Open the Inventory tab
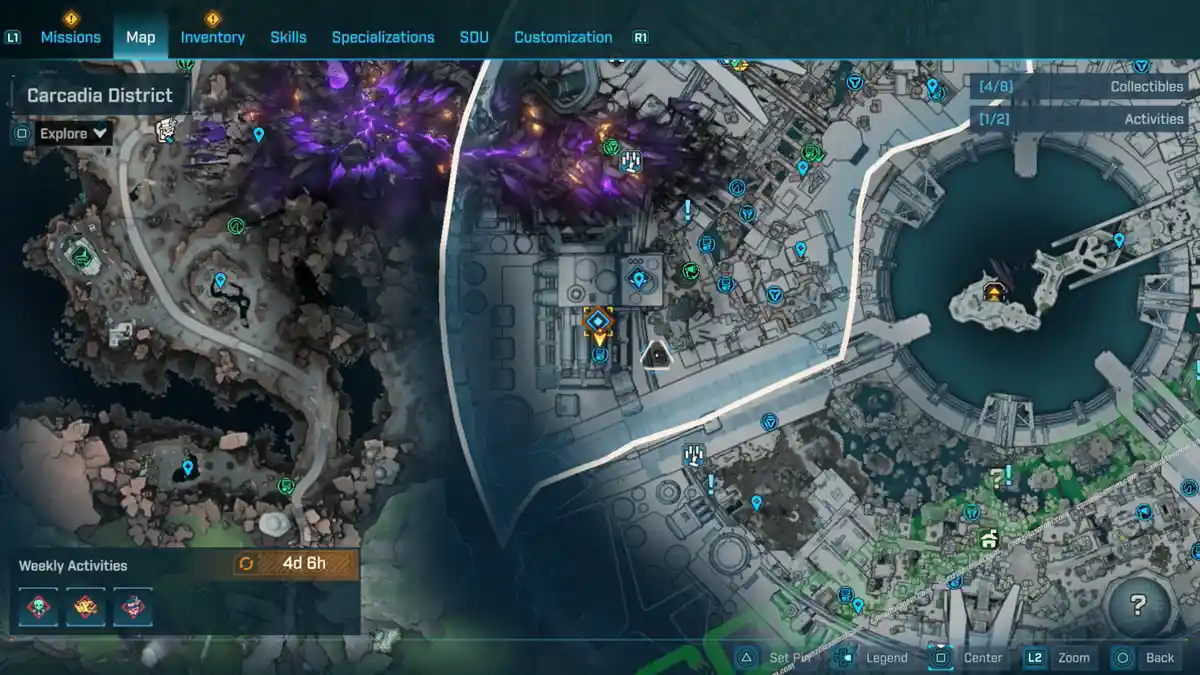 click(x=212, y=37)
